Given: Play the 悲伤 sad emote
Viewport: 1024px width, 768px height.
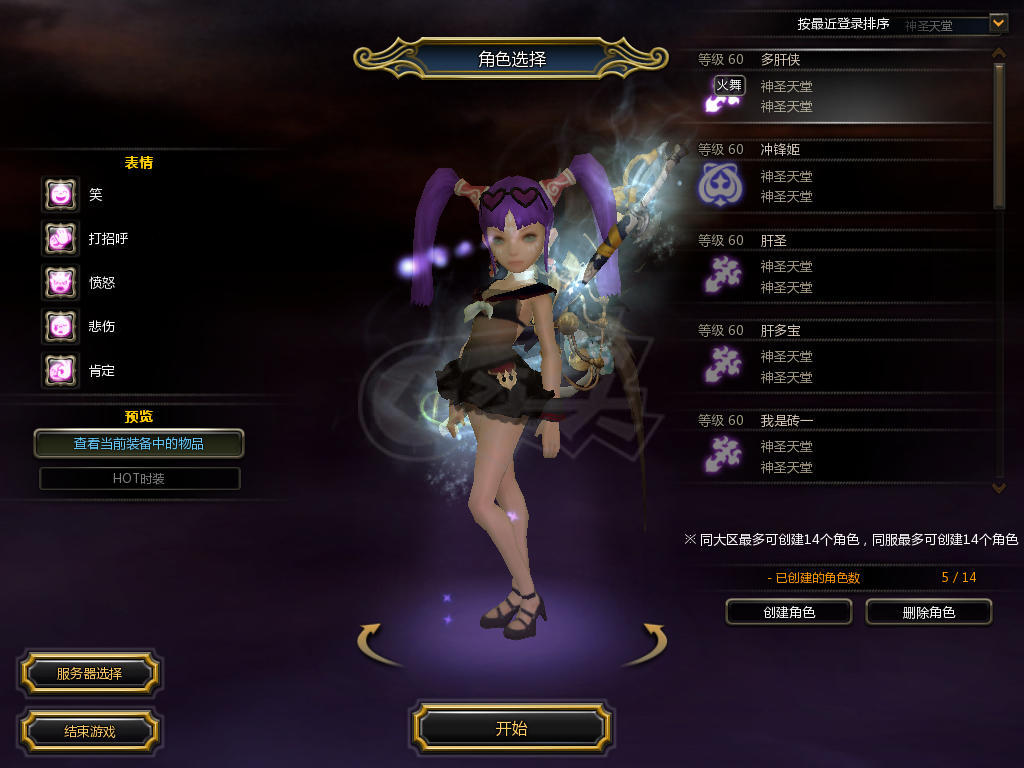Looking at the screenshot, I should (60, 327).
